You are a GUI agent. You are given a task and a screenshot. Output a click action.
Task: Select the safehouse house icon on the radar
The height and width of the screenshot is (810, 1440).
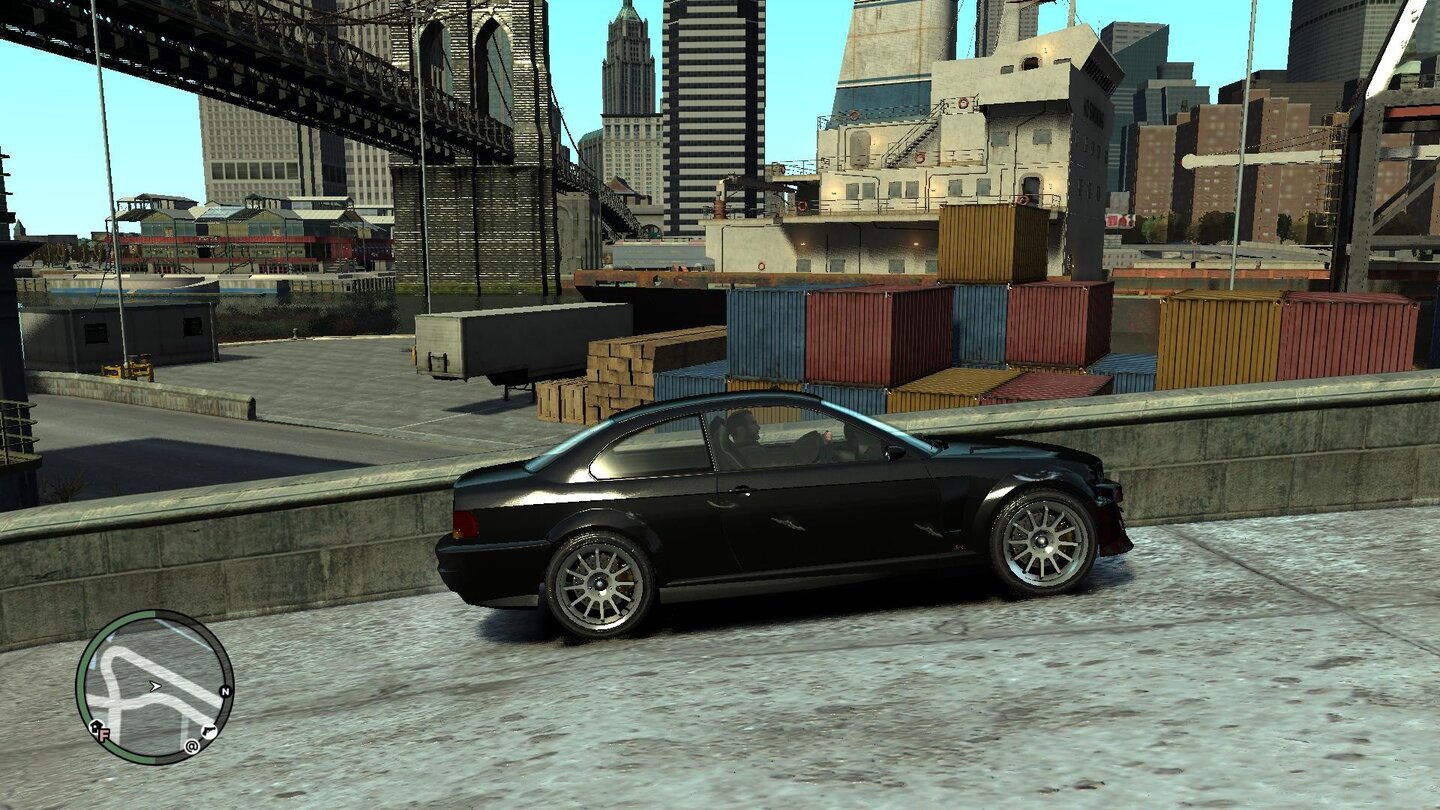coord(95,727)
